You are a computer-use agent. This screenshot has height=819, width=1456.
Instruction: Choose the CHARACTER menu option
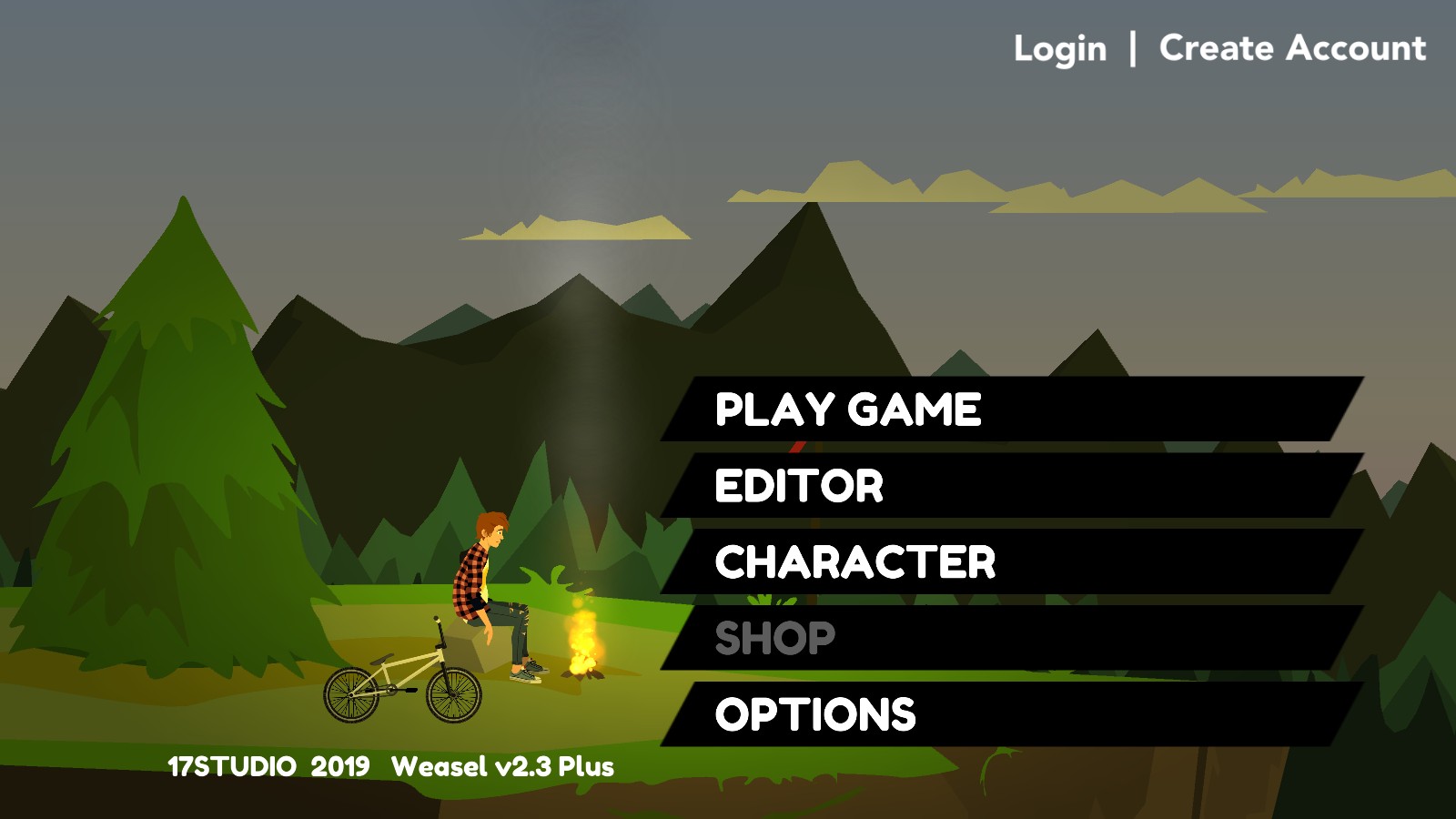pyautogui.click(x=855, y=562)
